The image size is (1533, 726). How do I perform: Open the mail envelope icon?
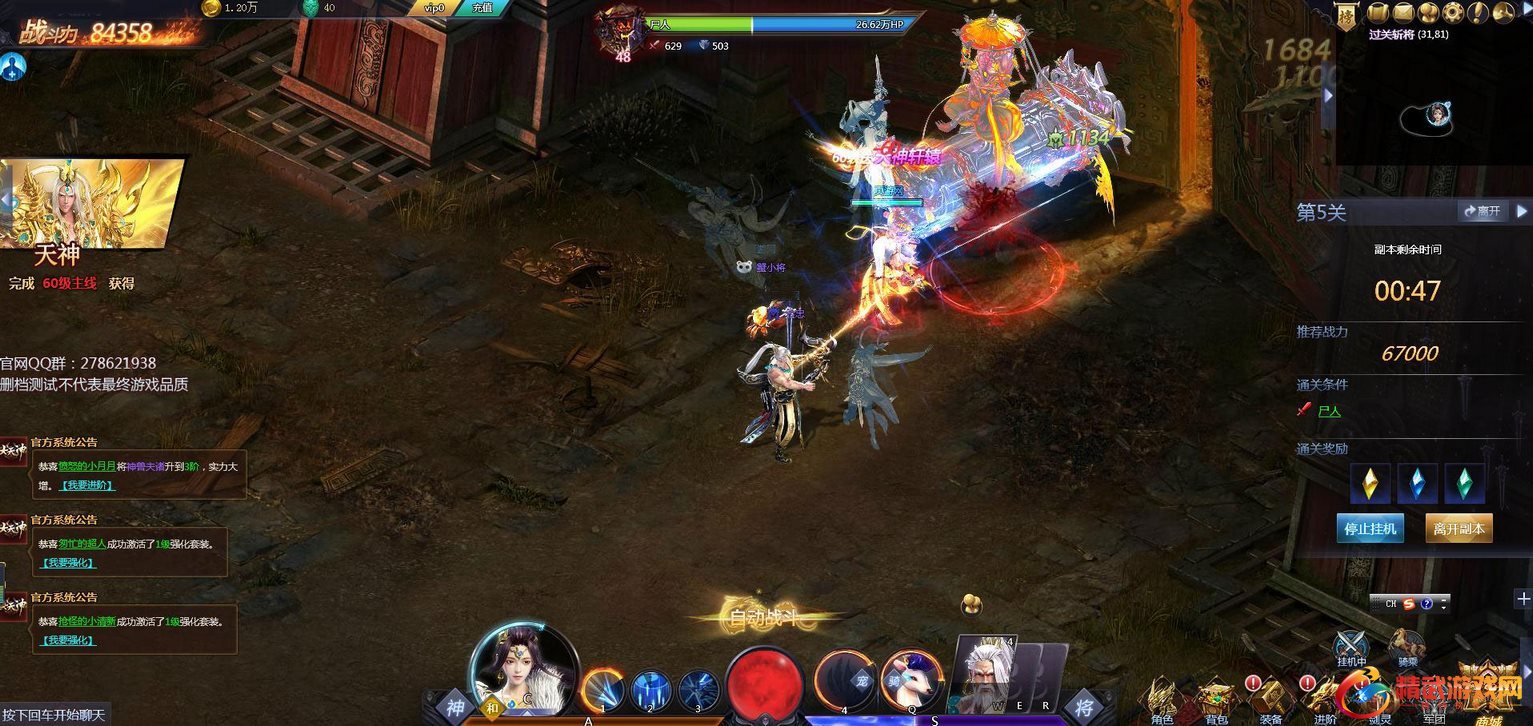point(1403,12)
